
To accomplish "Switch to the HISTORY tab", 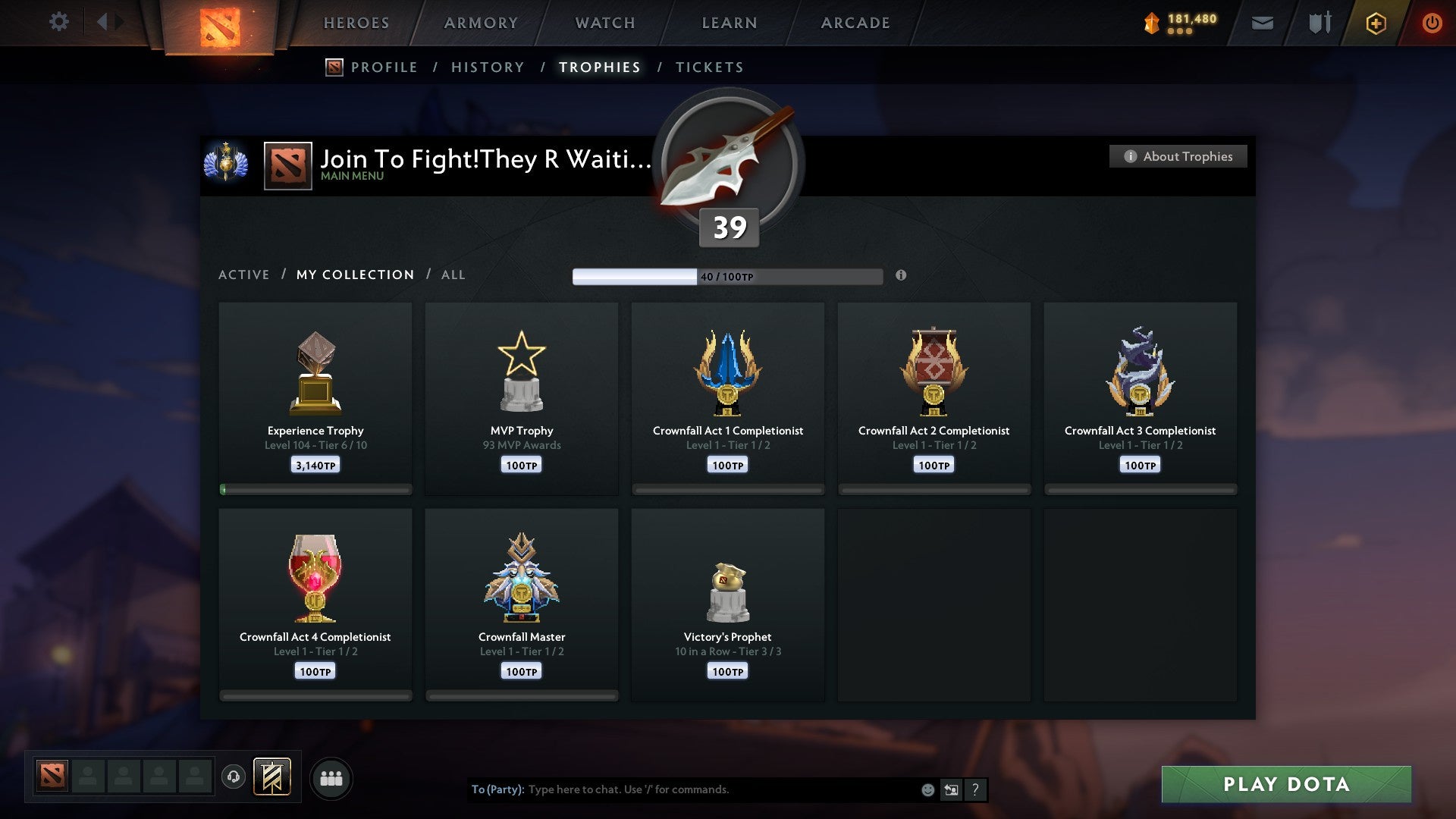I will pyautogui.click(x=488, y=67).
